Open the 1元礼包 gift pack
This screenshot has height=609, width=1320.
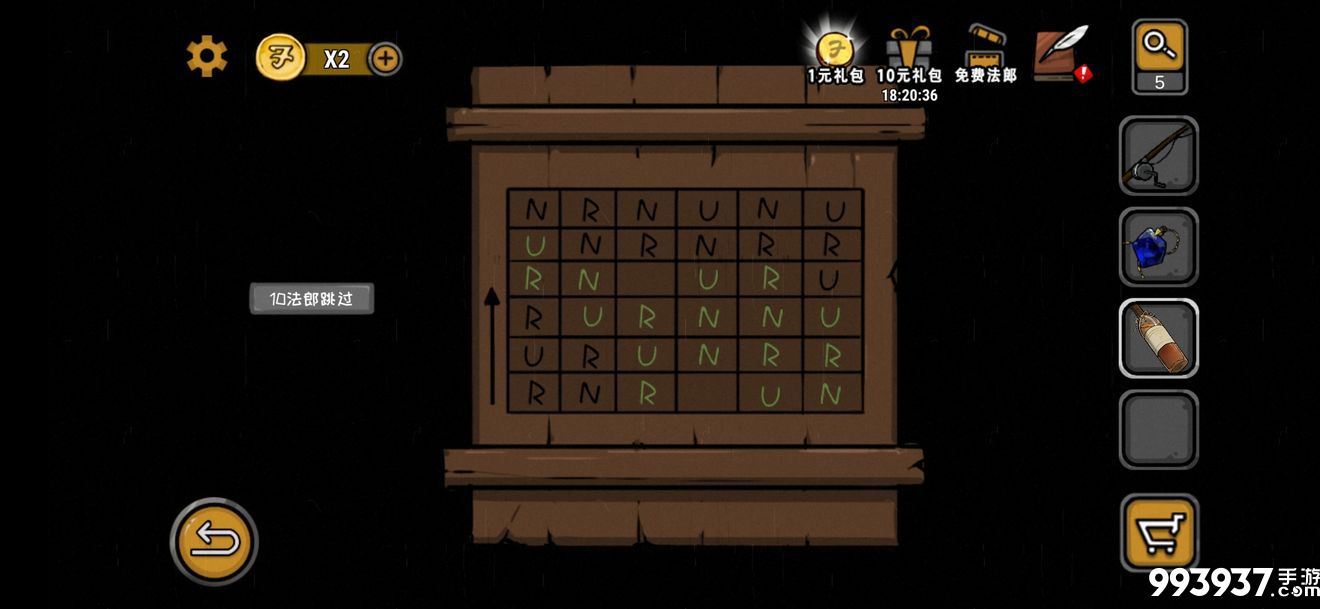point(834,55)
